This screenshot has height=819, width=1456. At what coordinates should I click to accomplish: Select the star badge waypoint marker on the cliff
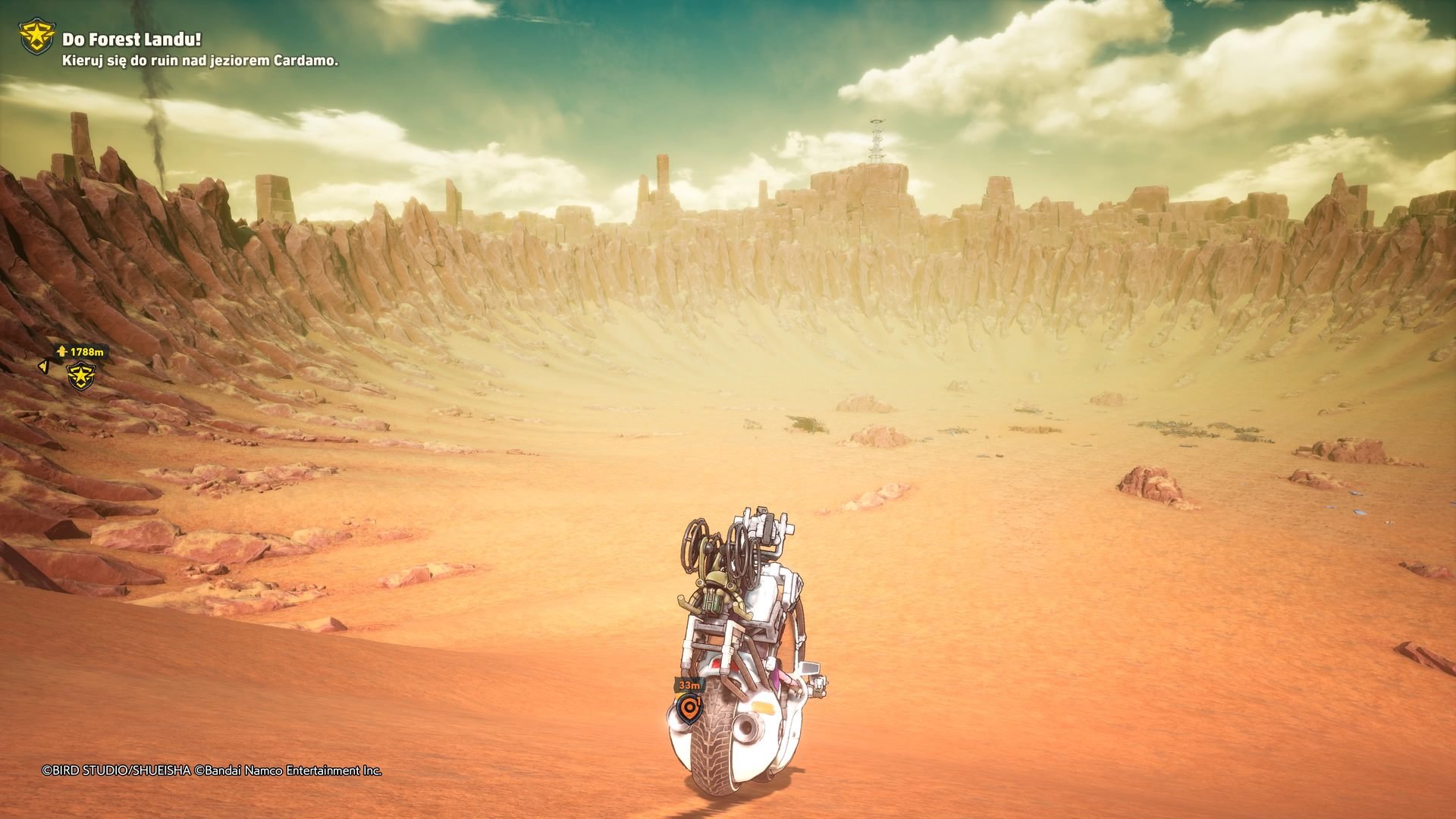[x=81, y=376]
